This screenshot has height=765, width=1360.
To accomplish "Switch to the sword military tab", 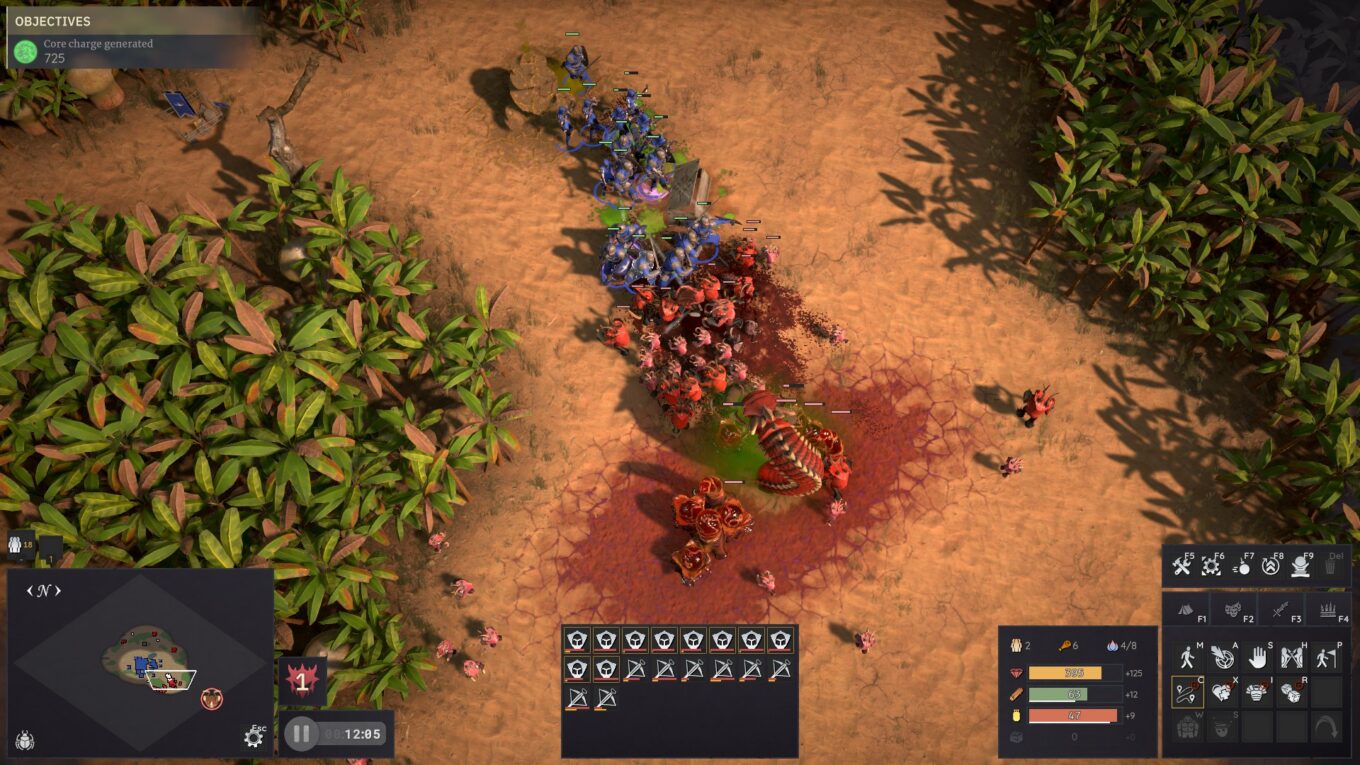I will click(1281, 607).
